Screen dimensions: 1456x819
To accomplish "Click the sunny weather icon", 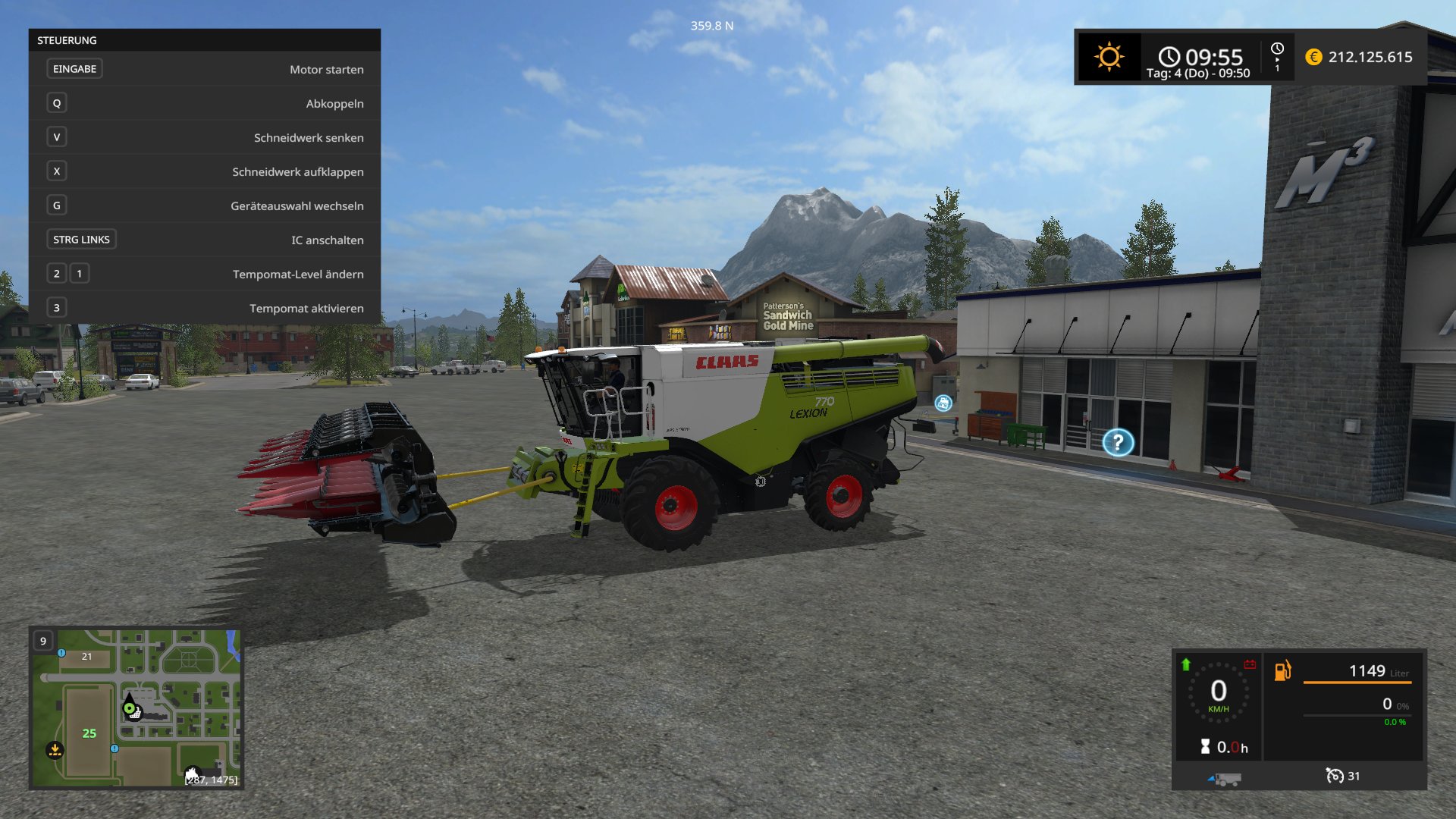I will coord(1109,57).
